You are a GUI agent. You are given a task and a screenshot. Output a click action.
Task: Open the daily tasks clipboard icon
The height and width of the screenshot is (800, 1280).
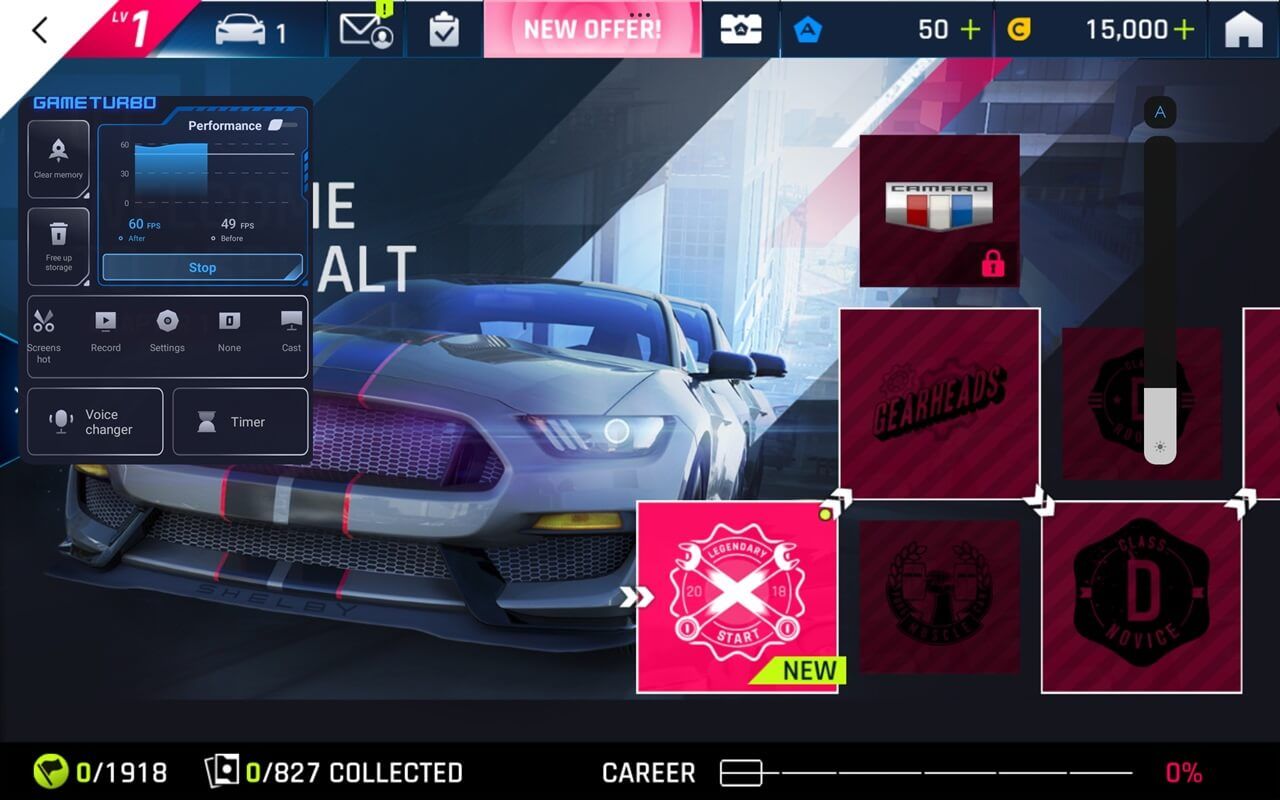coord(444,30)
